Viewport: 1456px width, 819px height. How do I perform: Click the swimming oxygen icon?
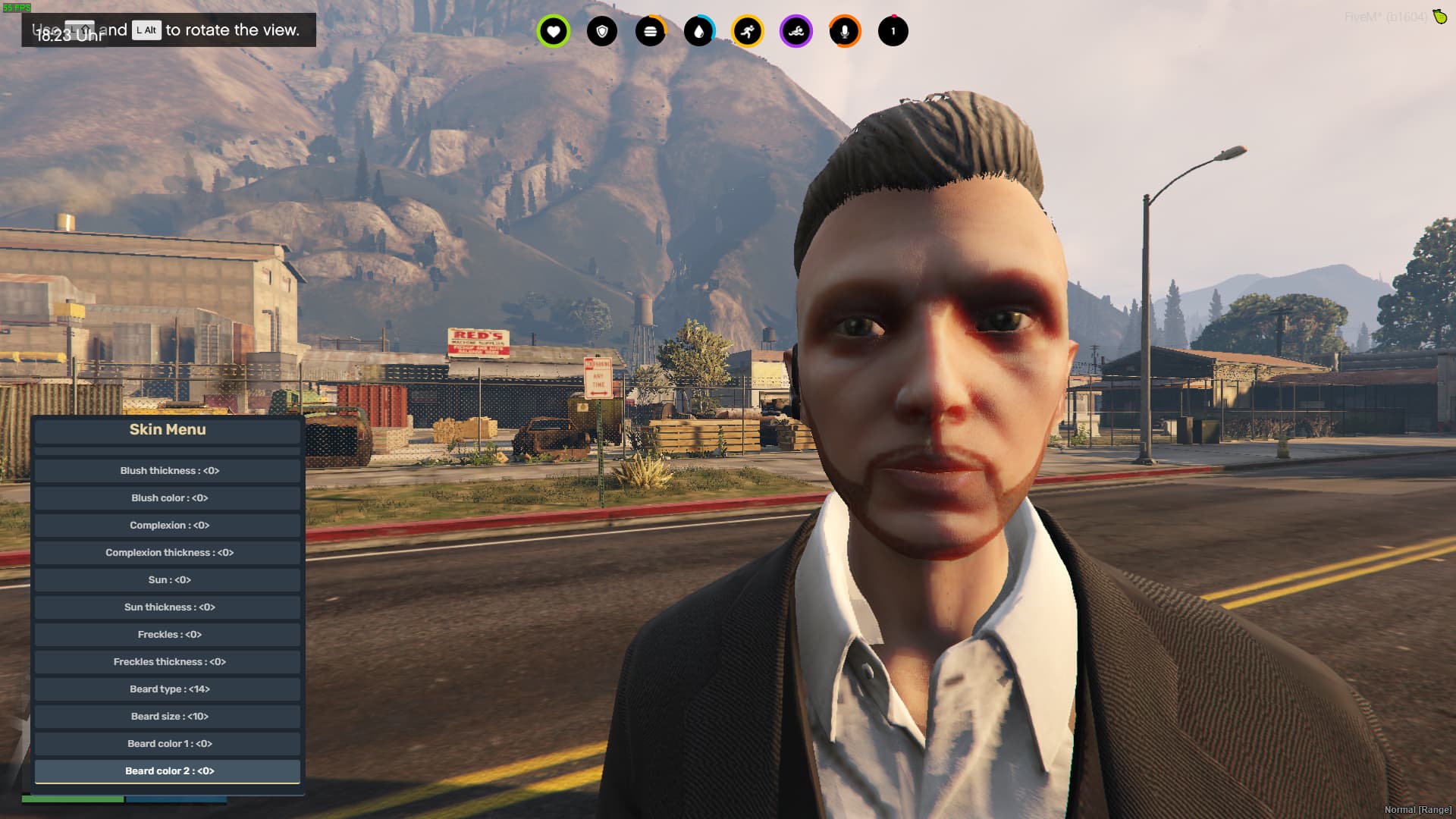tap(795, 31)
